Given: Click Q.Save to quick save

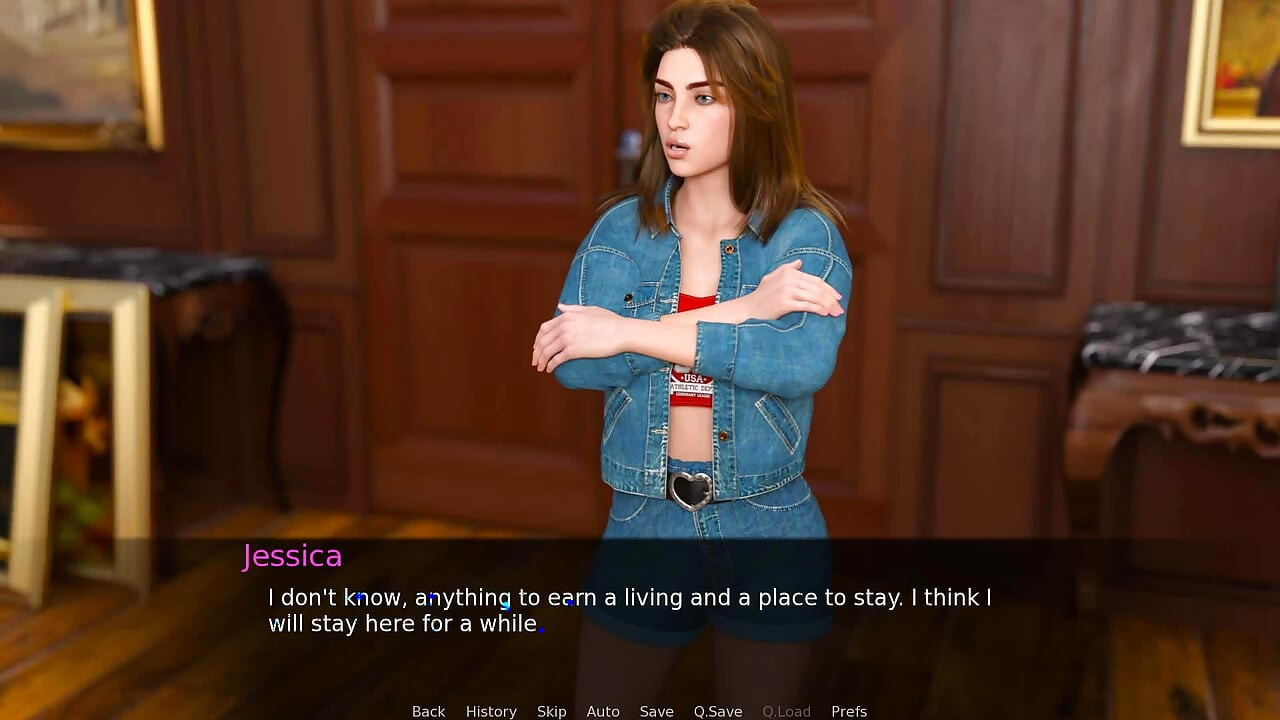Looking at the screenshot, I should coord(718,711).
